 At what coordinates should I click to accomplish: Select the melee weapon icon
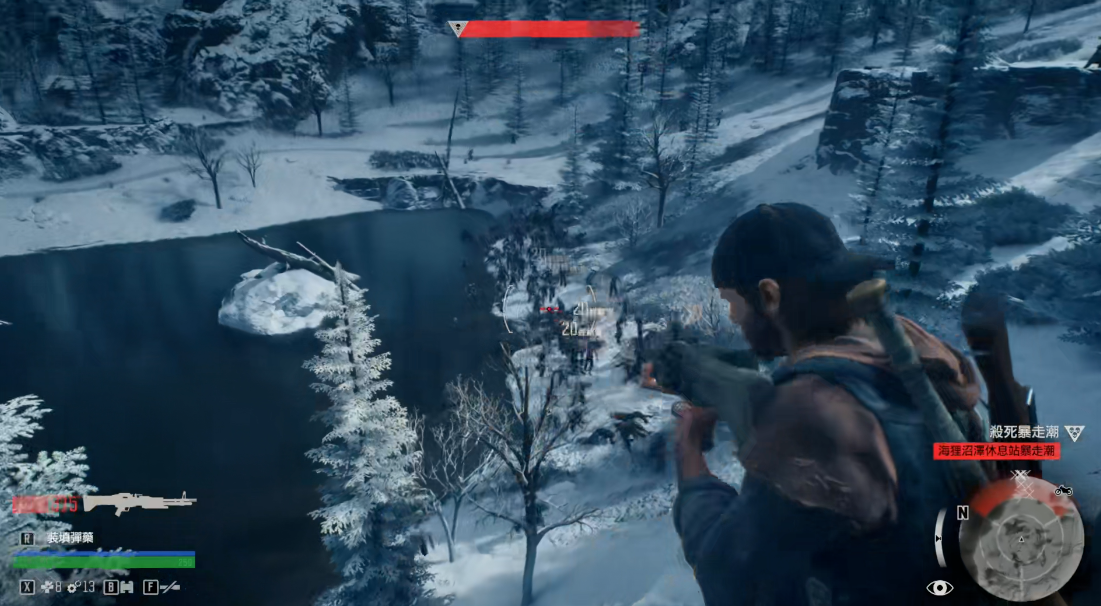pyautogui.click(x=169, y=587)
